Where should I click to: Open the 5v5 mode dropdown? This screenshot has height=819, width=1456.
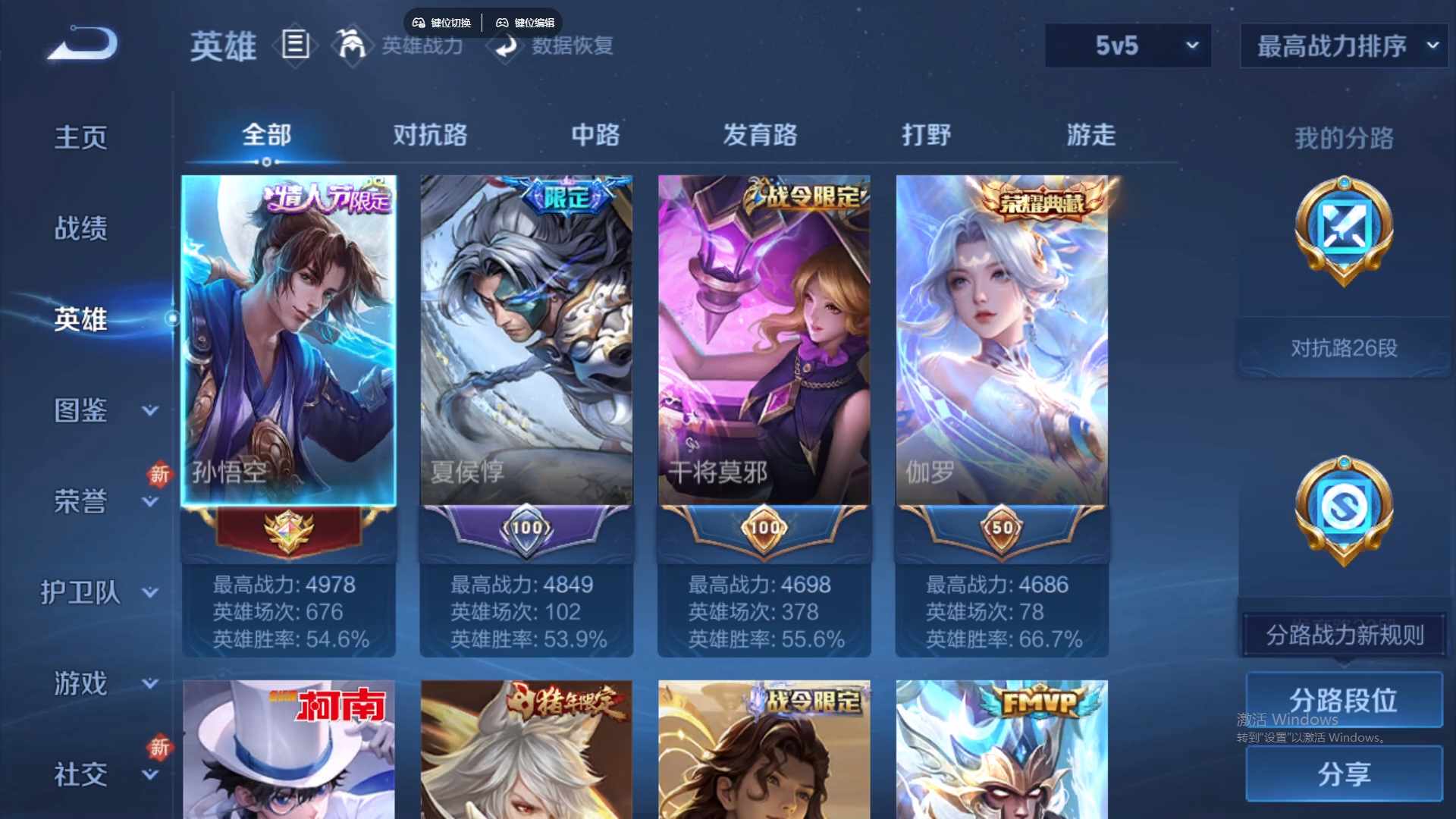click(x=1128, y=45)
